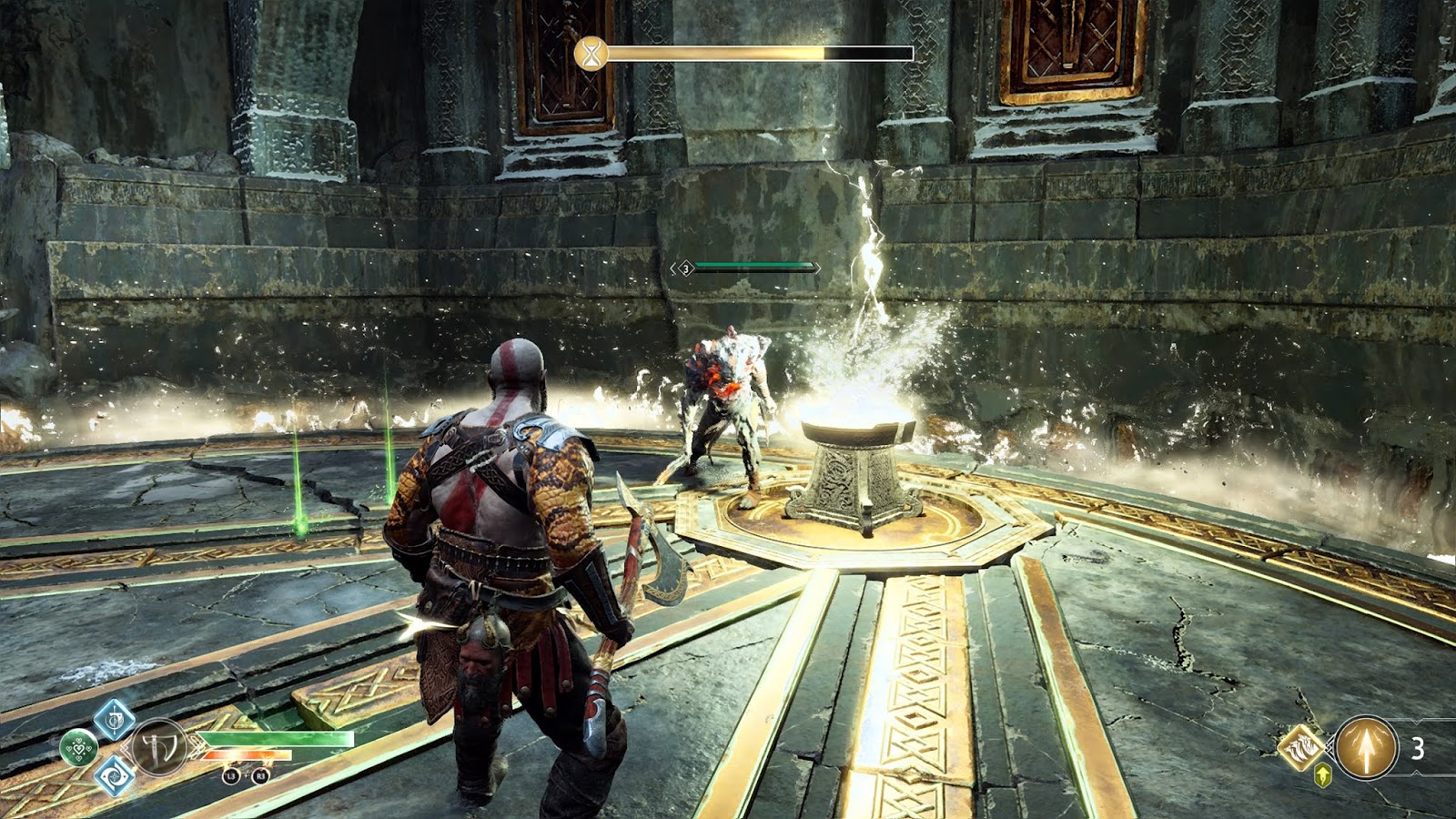Select the Leviathan Axe weapon icon
The height and width of the screenshot is (819, 1456).
point(159,747)
